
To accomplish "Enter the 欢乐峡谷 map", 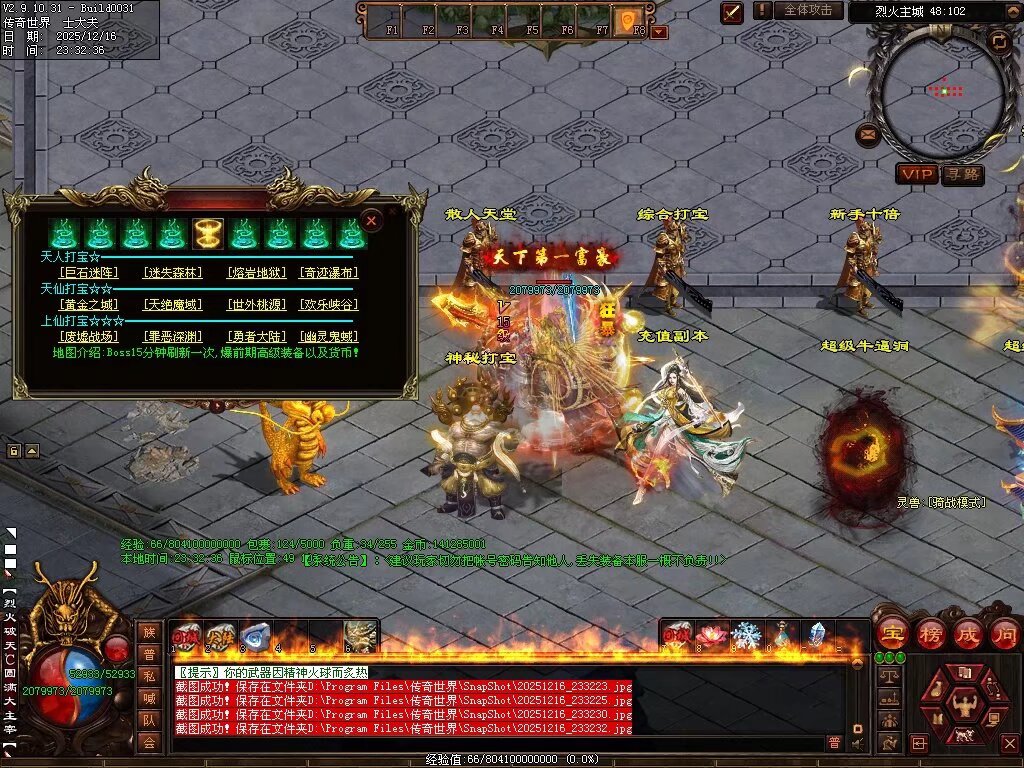I will pyautogui.click(x=329, y=304).
